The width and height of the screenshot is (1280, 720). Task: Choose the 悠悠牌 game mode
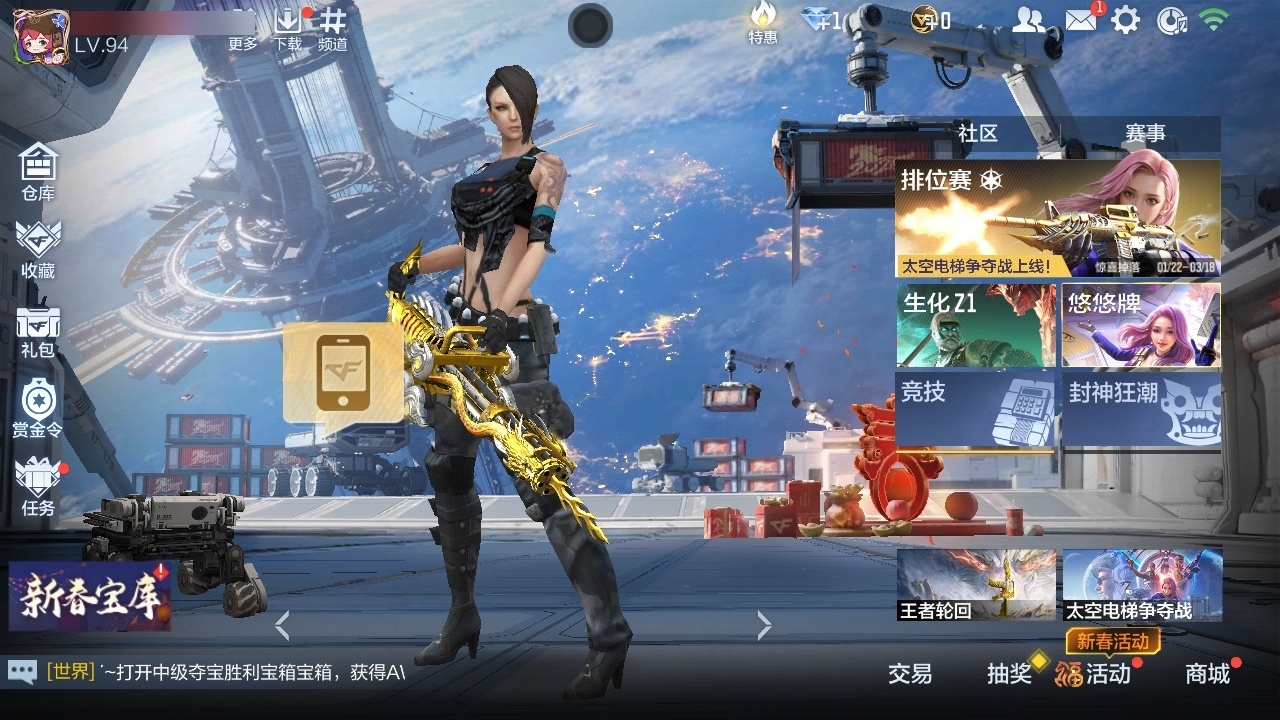pyautogui.click(x=1141, y=325)
